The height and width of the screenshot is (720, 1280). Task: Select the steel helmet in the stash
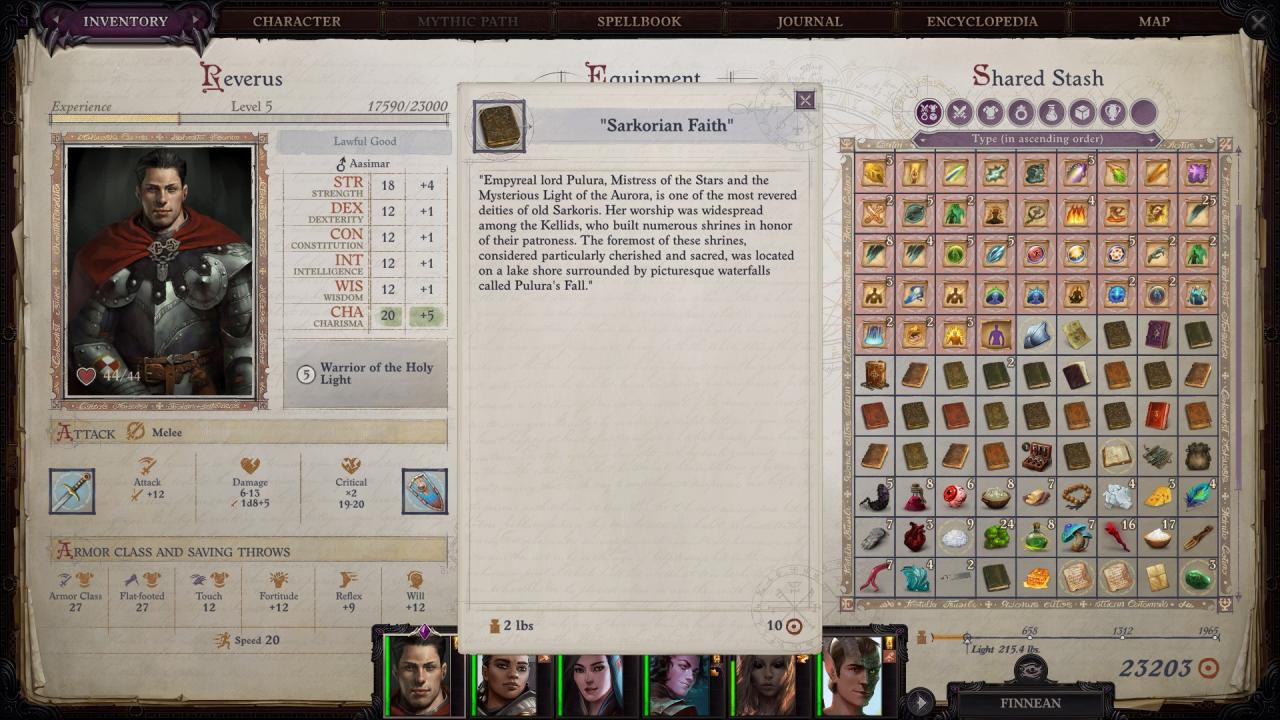(x=1036, y=335)
